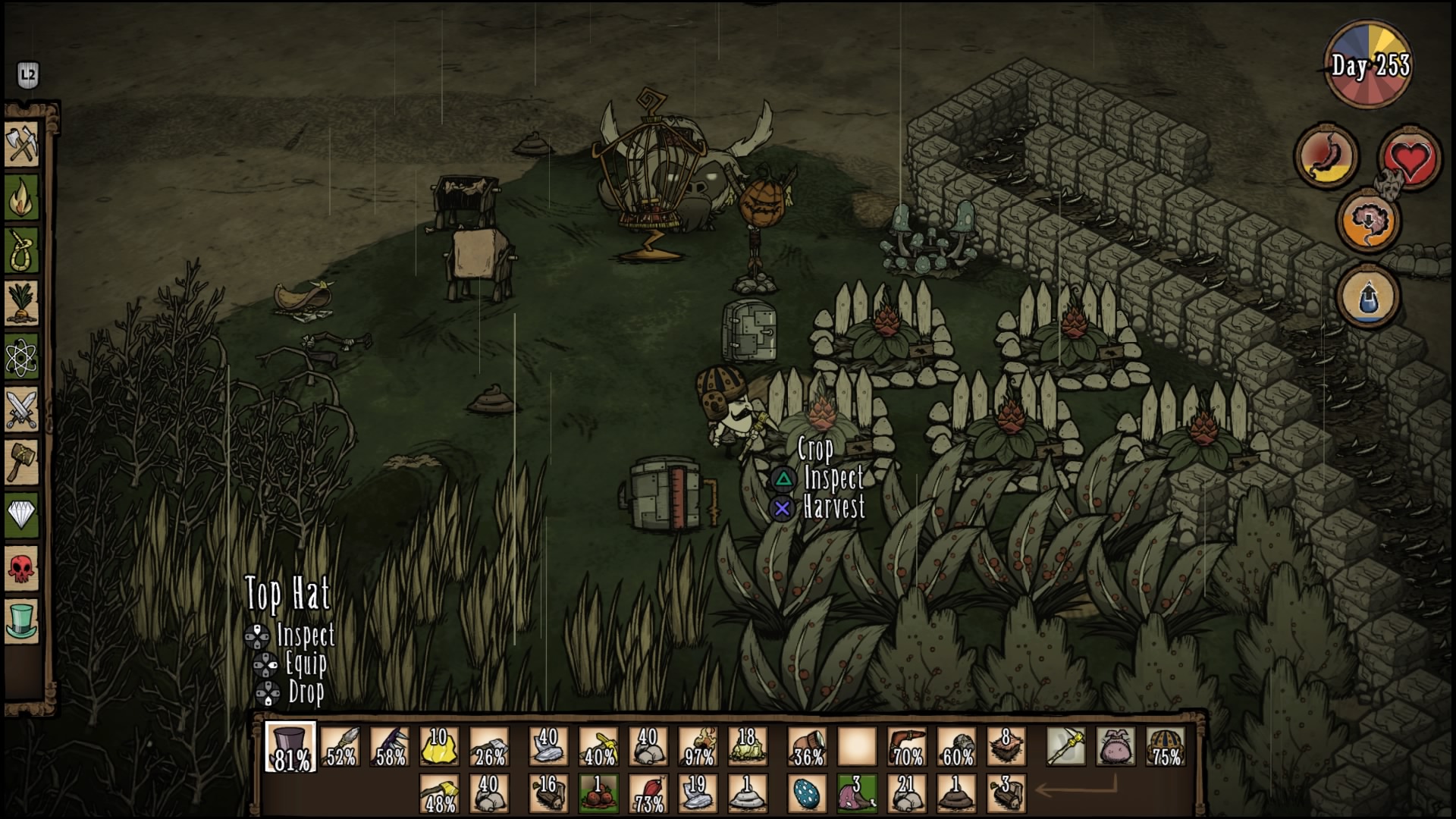The width and height of the screenshot is (1456, 819).
Task: Open the Structures hammer crafting tab
Action: [22, 462]
